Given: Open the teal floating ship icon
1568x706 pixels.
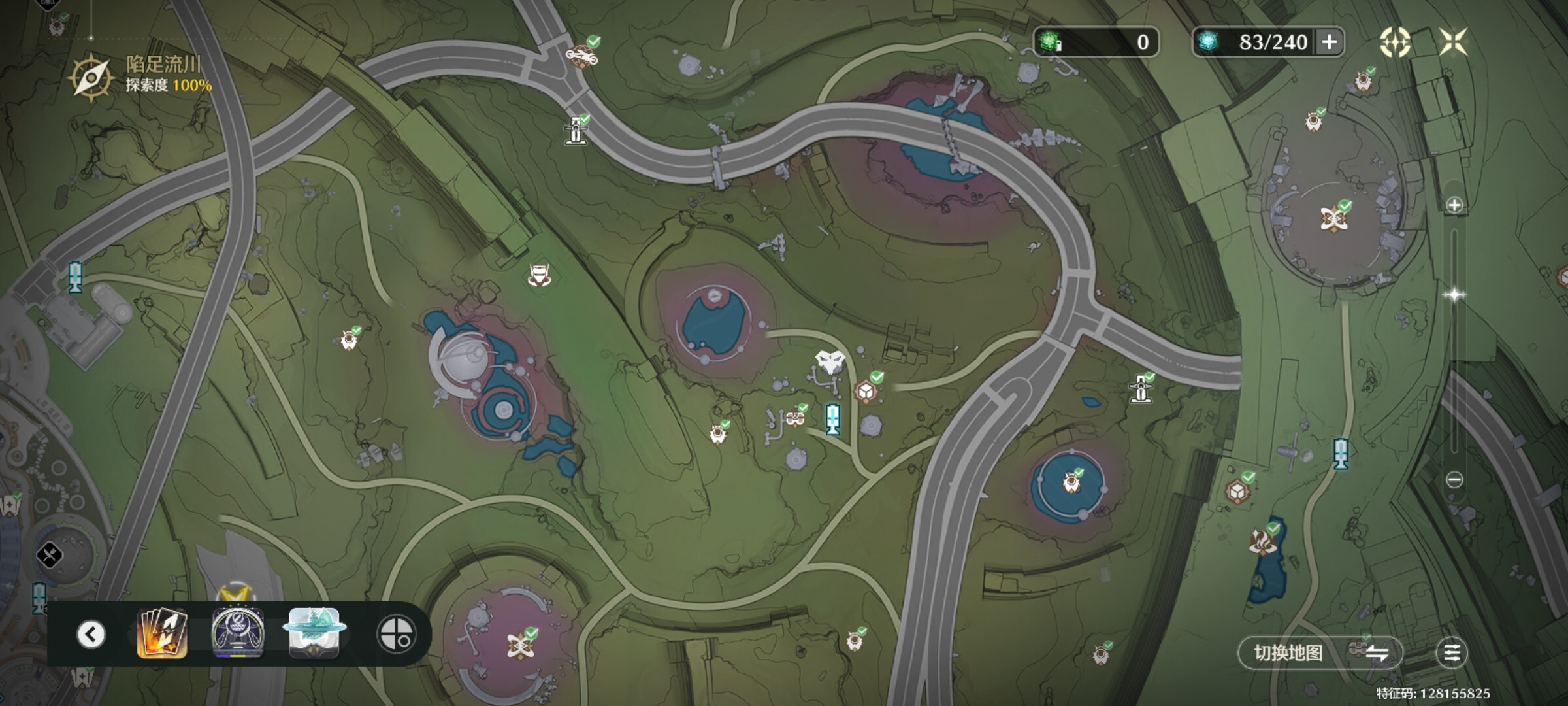Looking at the screenshot, I should [314, 633].
